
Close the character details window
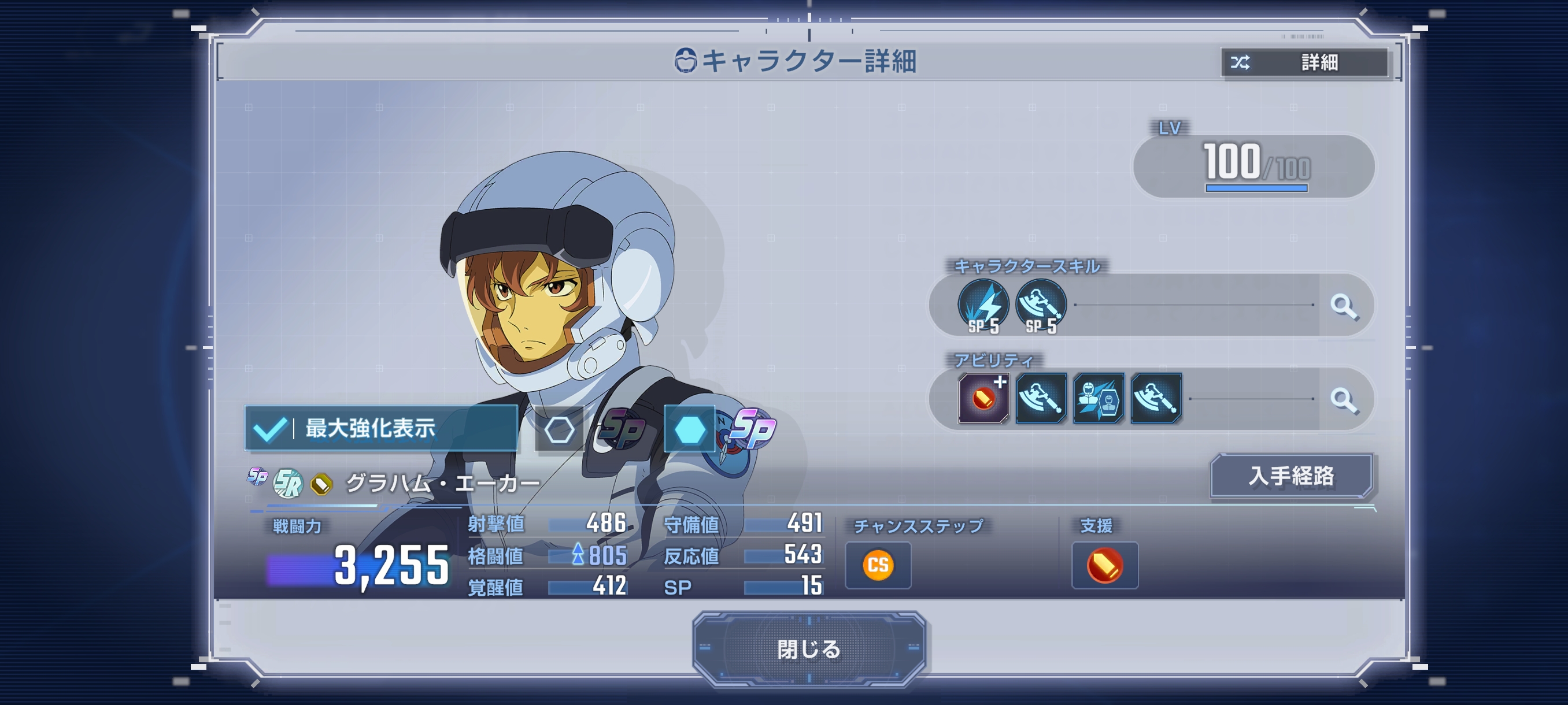[808, 649]
